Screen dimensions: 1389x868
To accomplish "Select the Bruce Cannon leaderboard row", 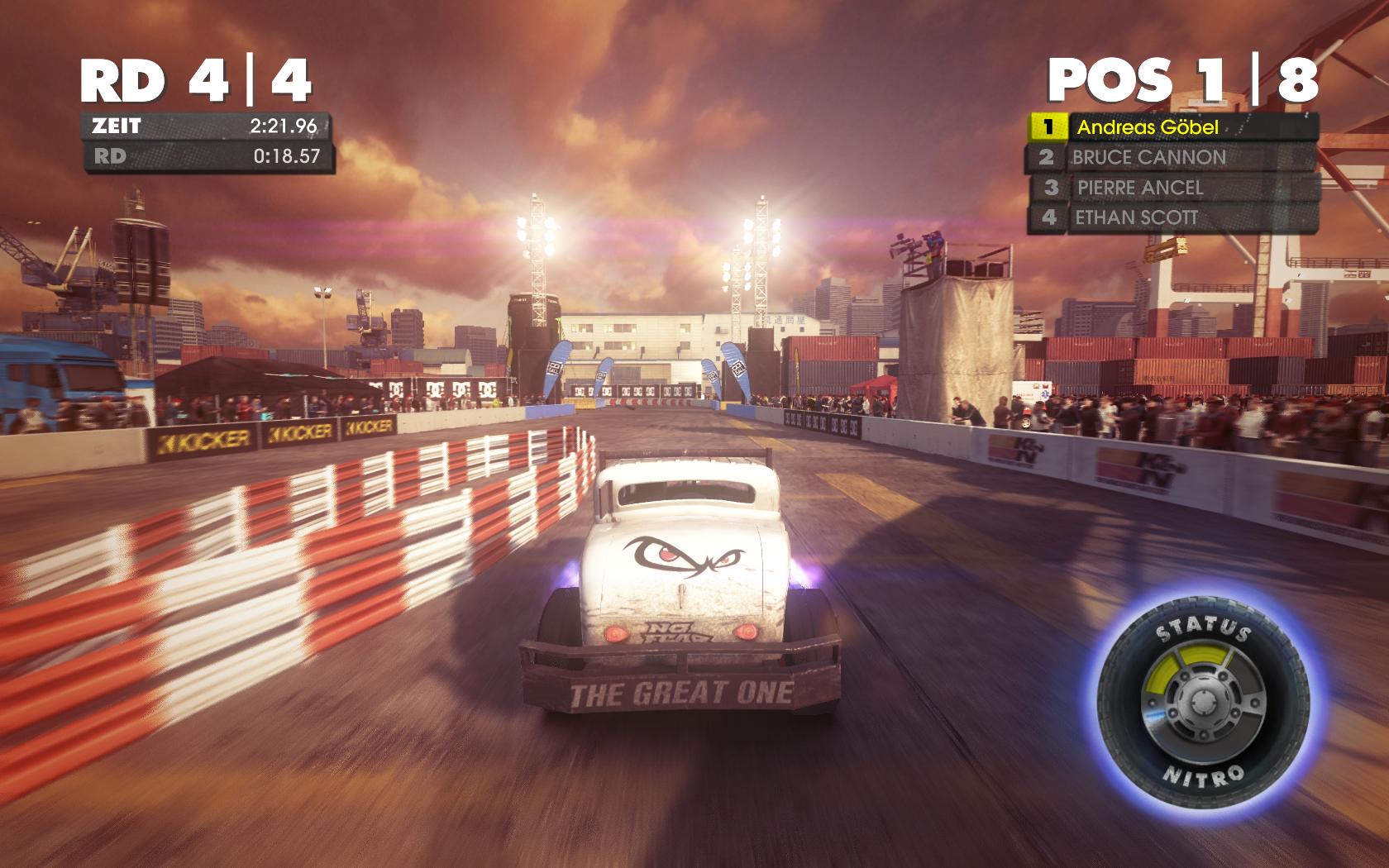I will (x=1172, y=157).
